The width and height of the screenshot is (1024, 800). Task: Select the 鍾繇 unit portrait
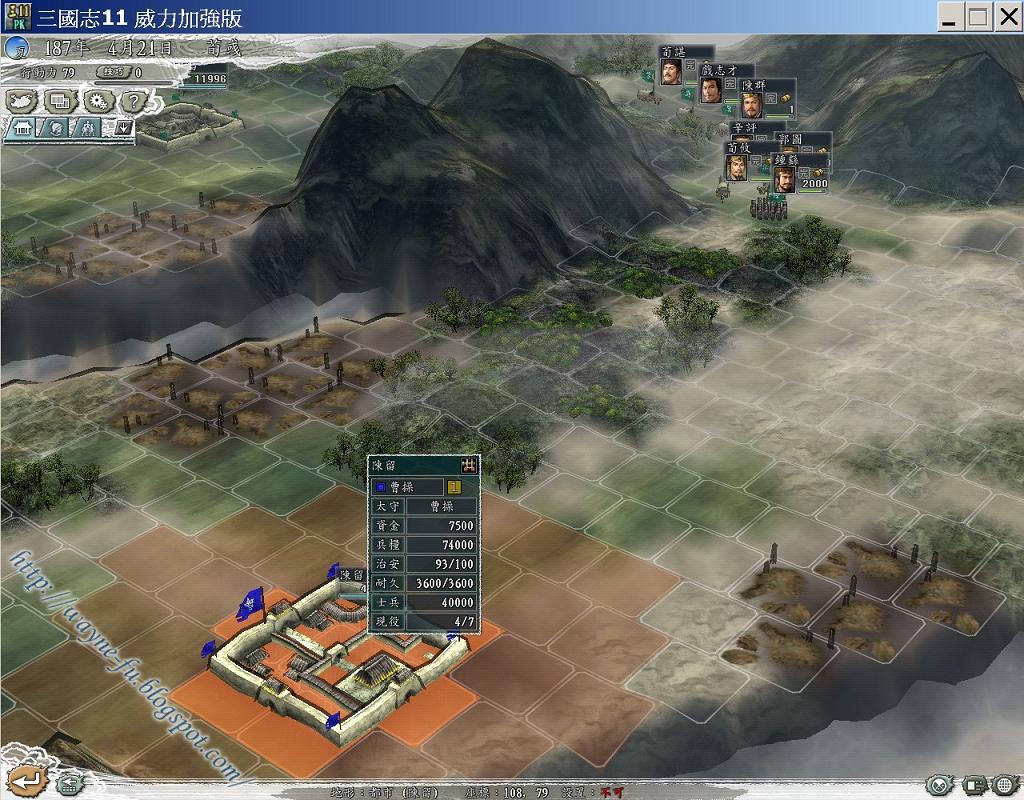click(785, 179)
